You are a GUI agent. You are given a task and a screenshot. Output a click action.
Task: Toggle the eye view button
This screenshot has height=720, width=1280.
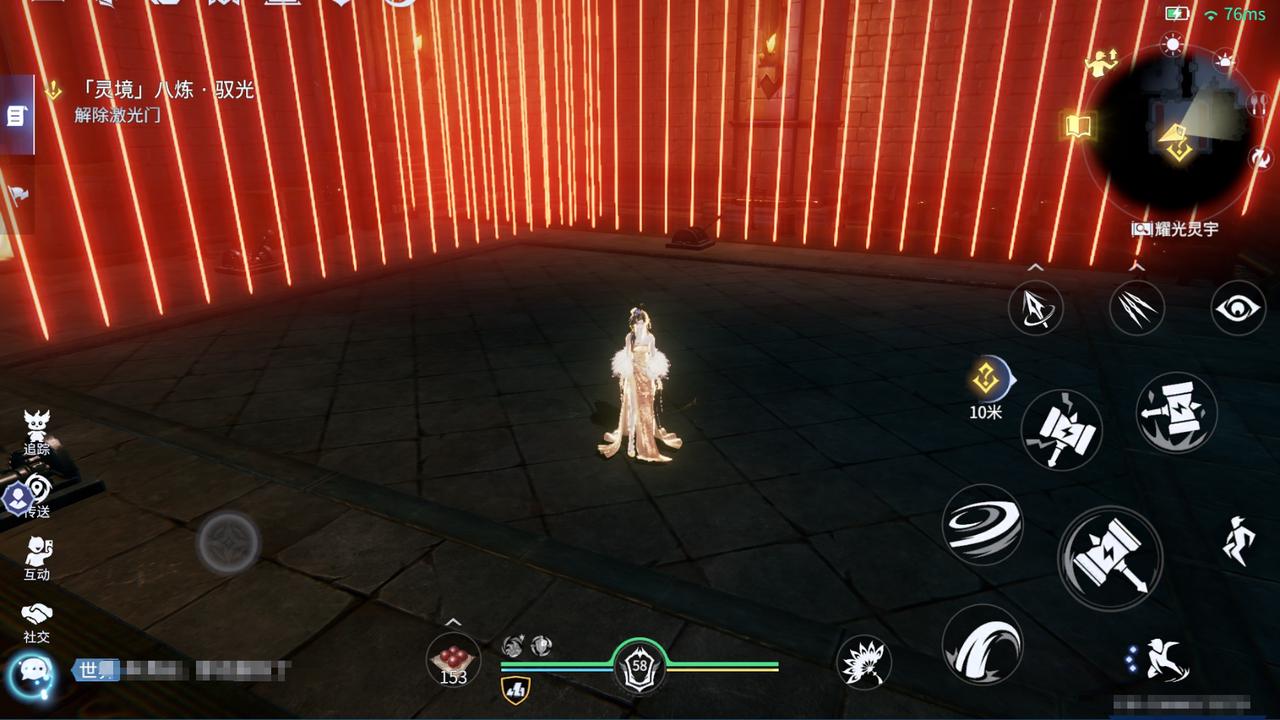click(x=1238, y=308)
